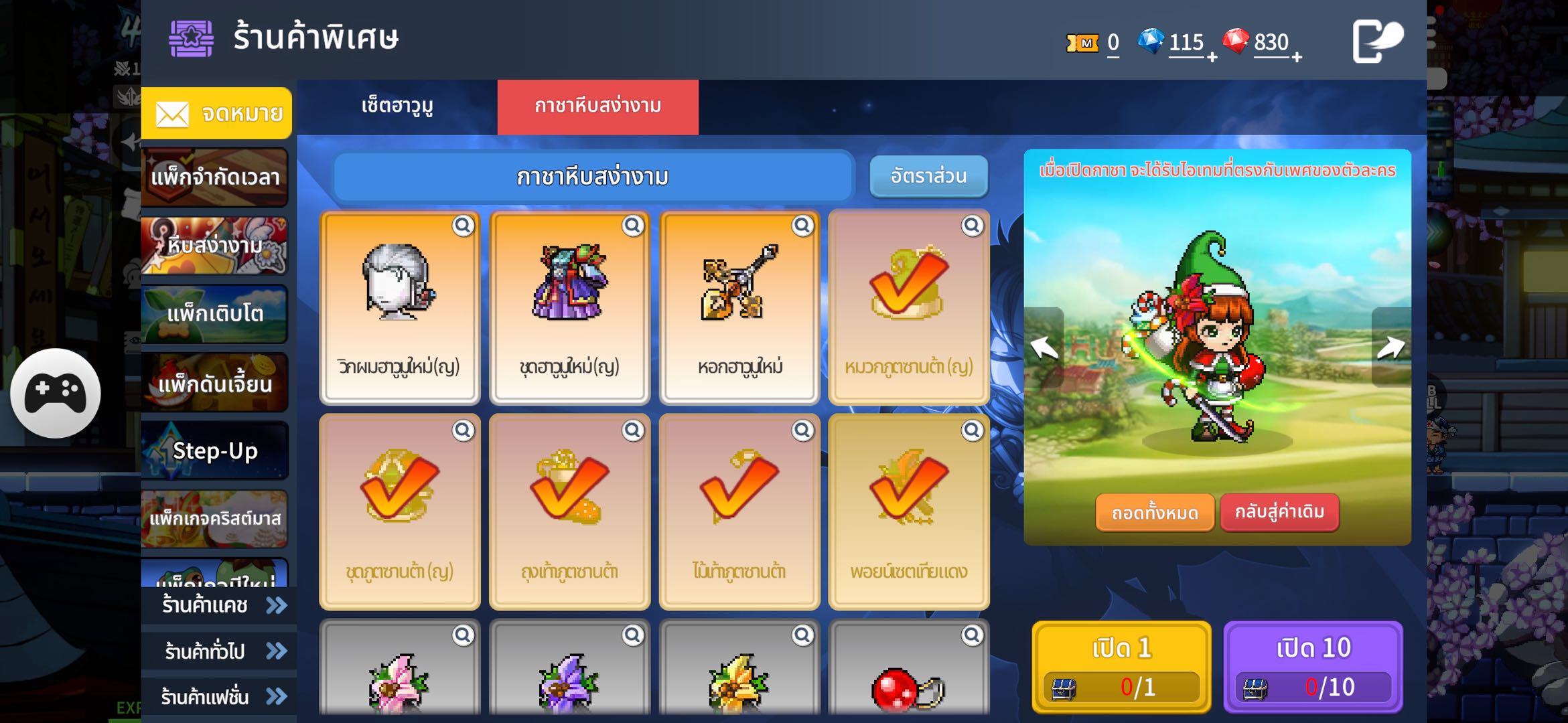Click the ถอดทั้งหมด orange button
The width and height of the screenshot is (1568, 723).
pos(1155,513)
